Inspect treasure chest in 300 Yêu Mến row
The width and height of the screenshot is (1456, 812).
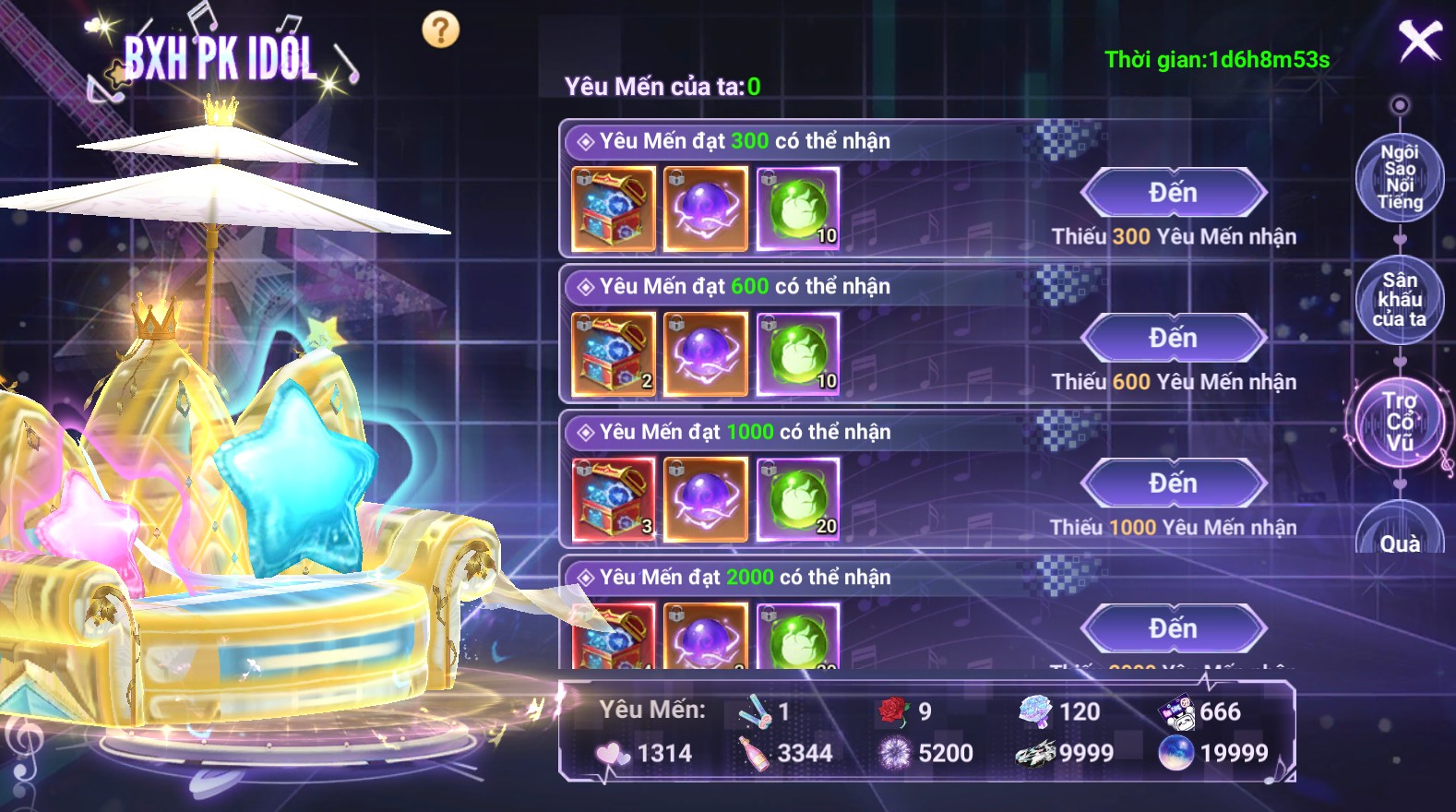[x=614, y=209]
